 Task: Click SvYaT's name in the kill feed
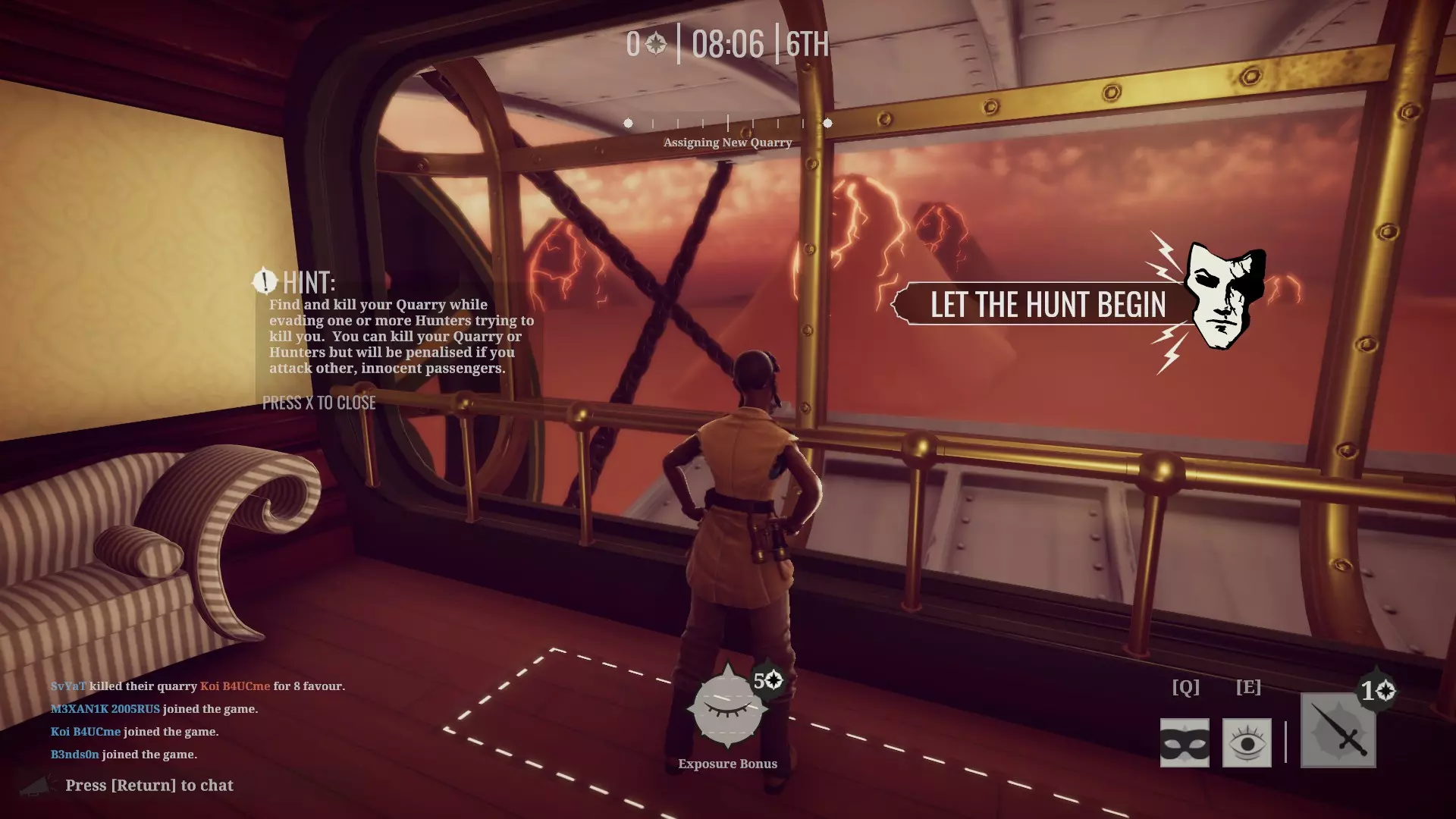(x=68, y=686)
